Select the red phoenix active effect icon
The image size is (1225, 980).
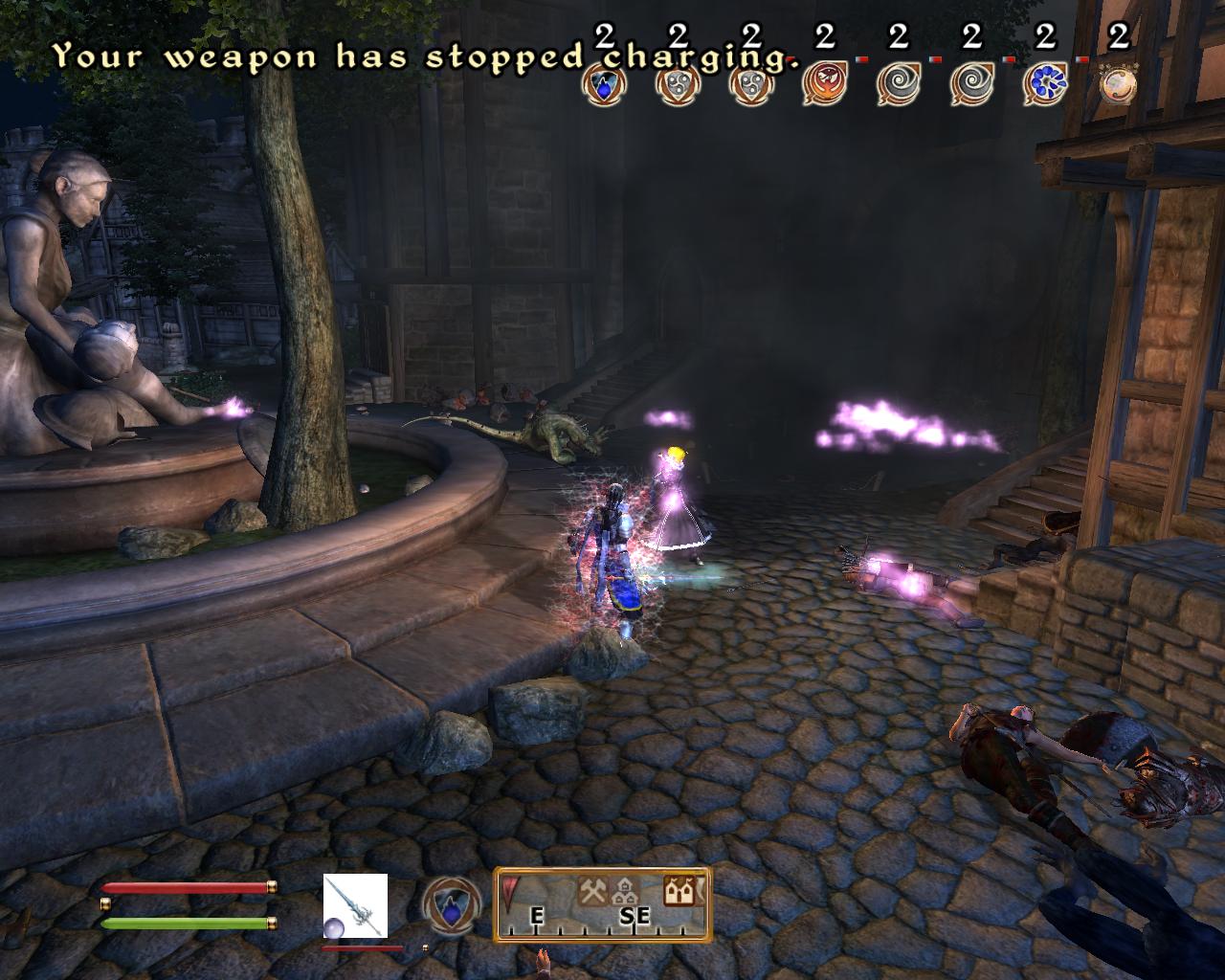tap(823, 84)
